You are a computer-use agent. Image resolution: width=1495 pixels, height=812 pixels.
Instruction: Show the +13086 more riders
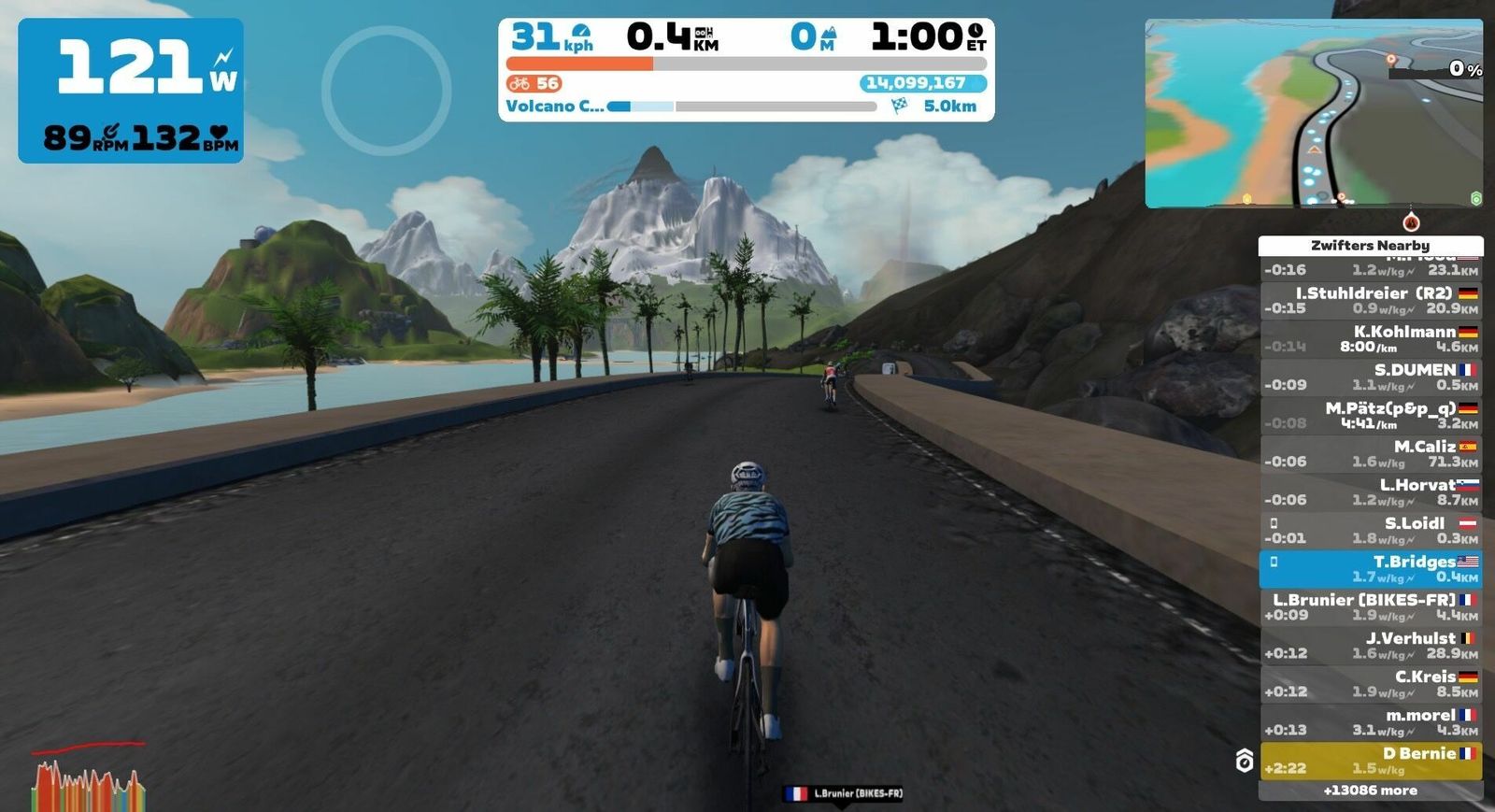click(x=1370, y=791)
